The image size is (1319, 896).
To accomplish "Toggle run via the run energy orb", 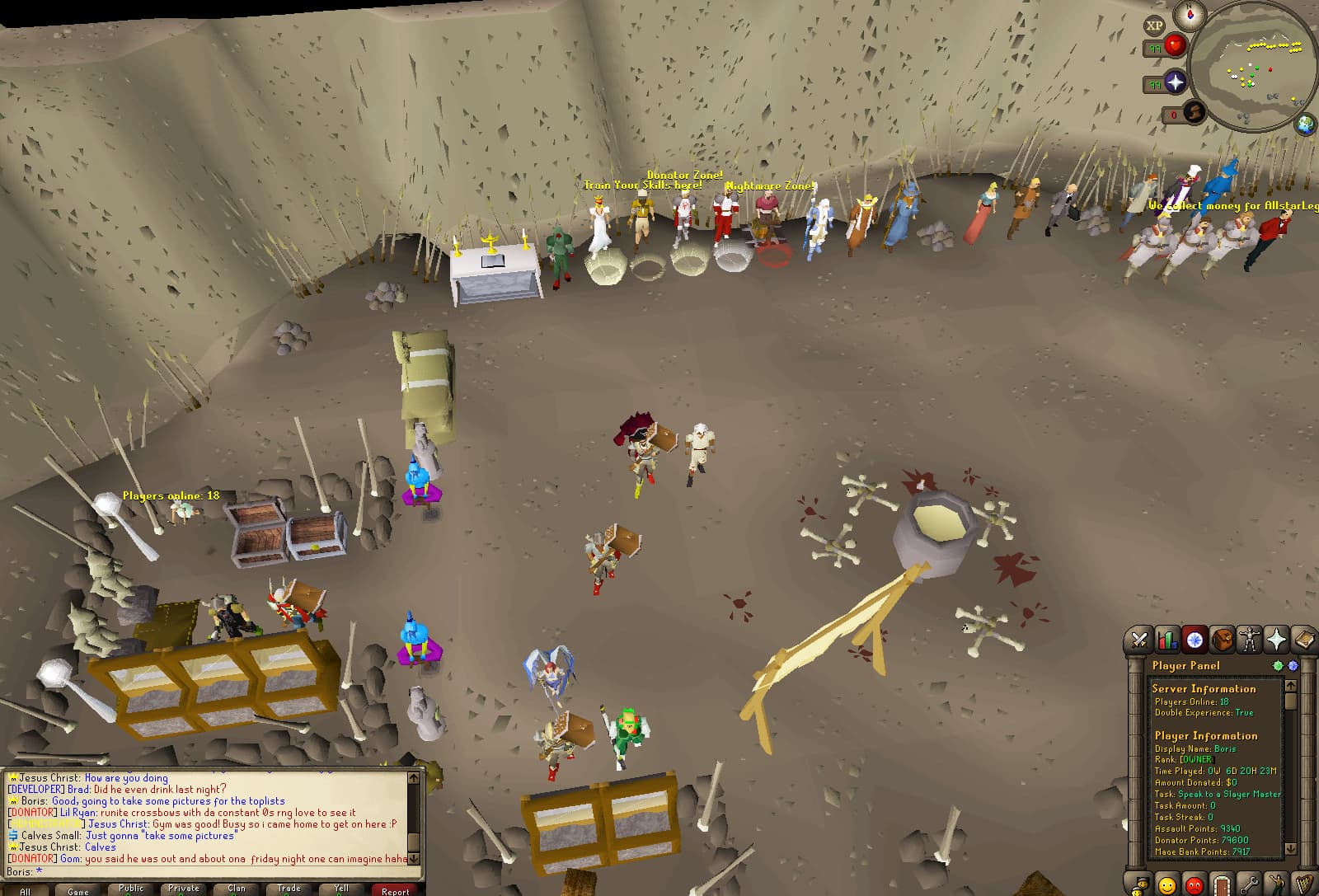I will (1194, 113).
